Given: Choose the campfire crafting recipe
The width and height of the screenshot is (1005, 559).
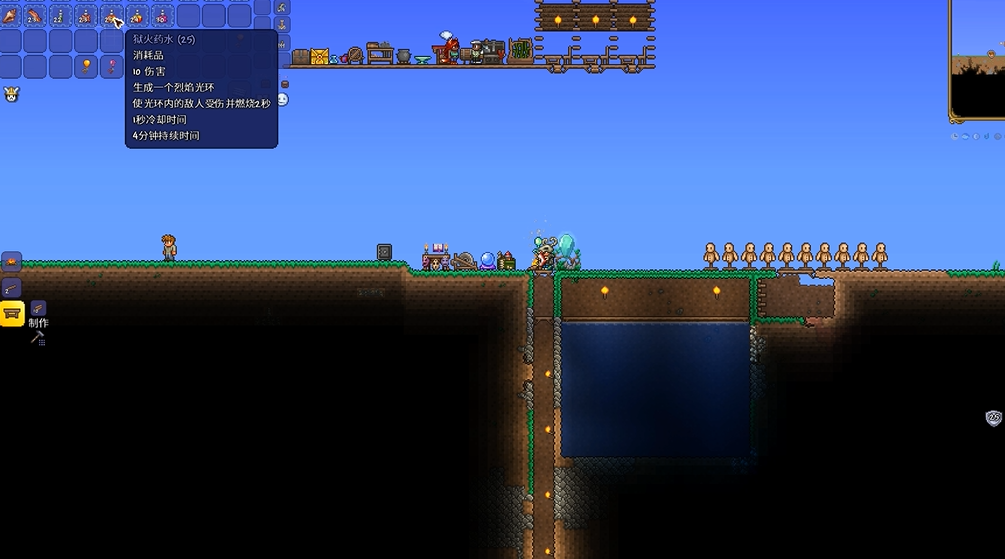Looking at the screenshot, I should [x=11, y=262].
